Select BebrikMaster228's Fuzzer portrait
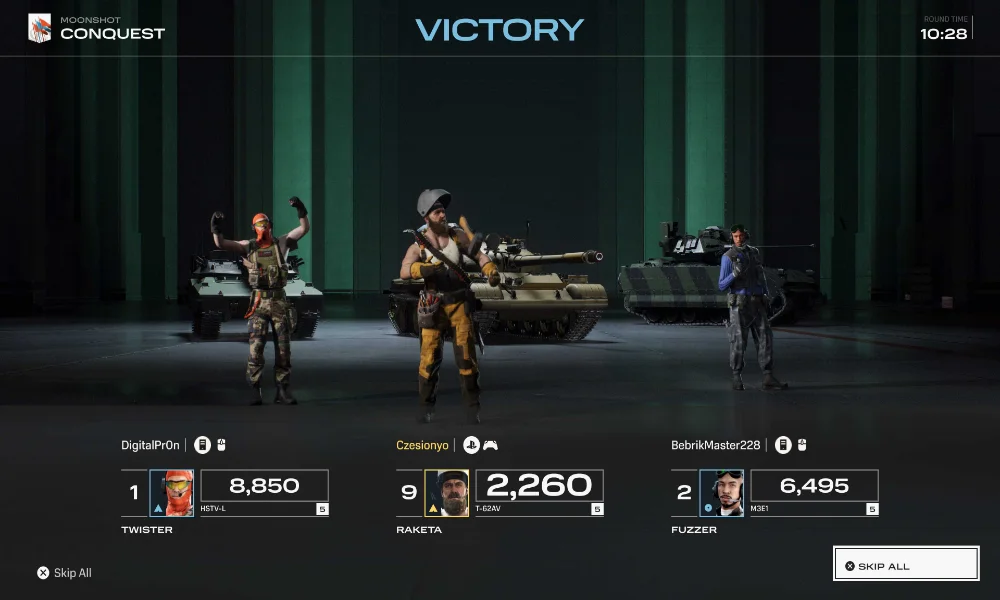The width and height of the screenshot is (1000, 600). 721,493
